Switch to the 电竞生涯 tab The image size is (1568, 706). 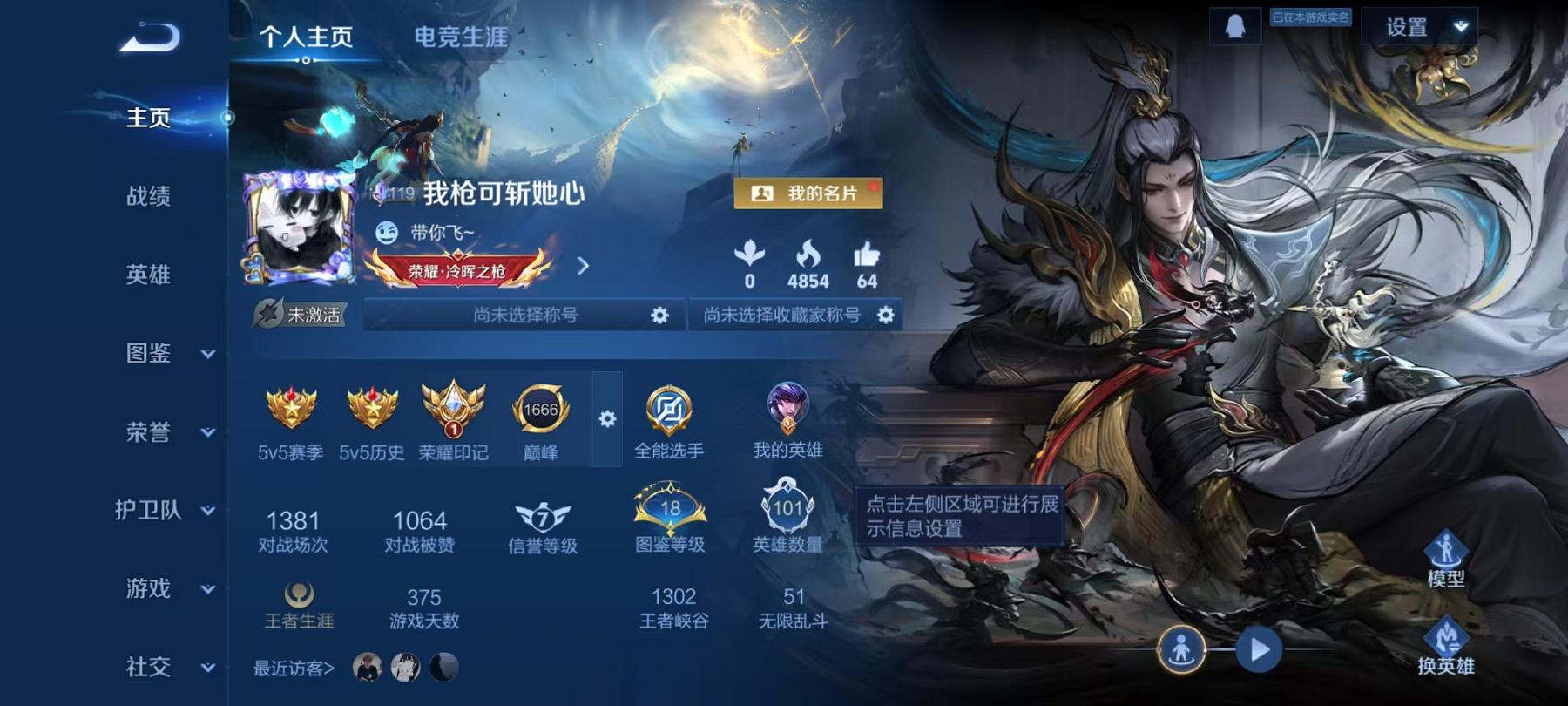click(x=459, y=38)
